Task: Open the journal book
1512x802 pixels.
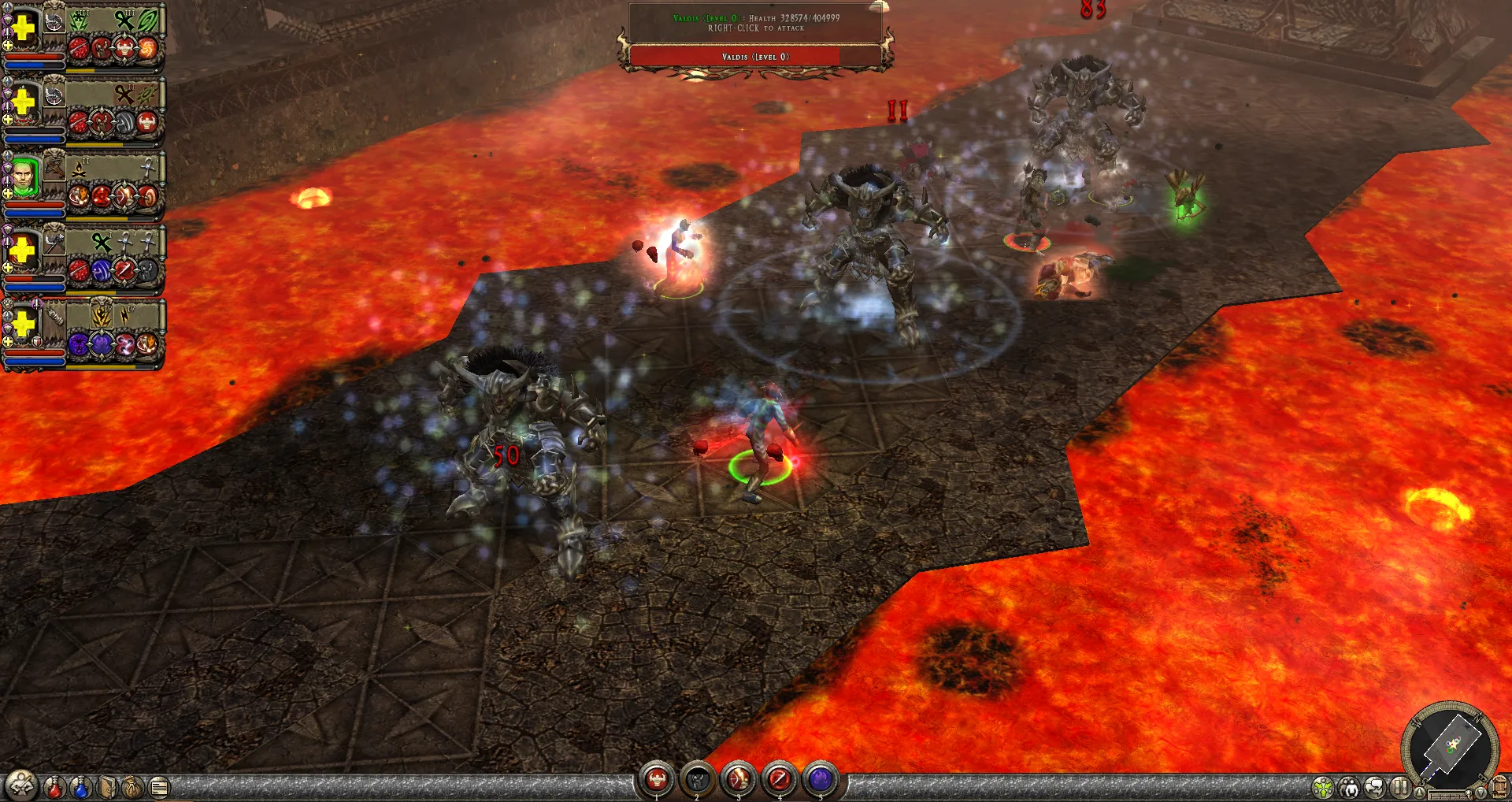Action: pos(108,786)
